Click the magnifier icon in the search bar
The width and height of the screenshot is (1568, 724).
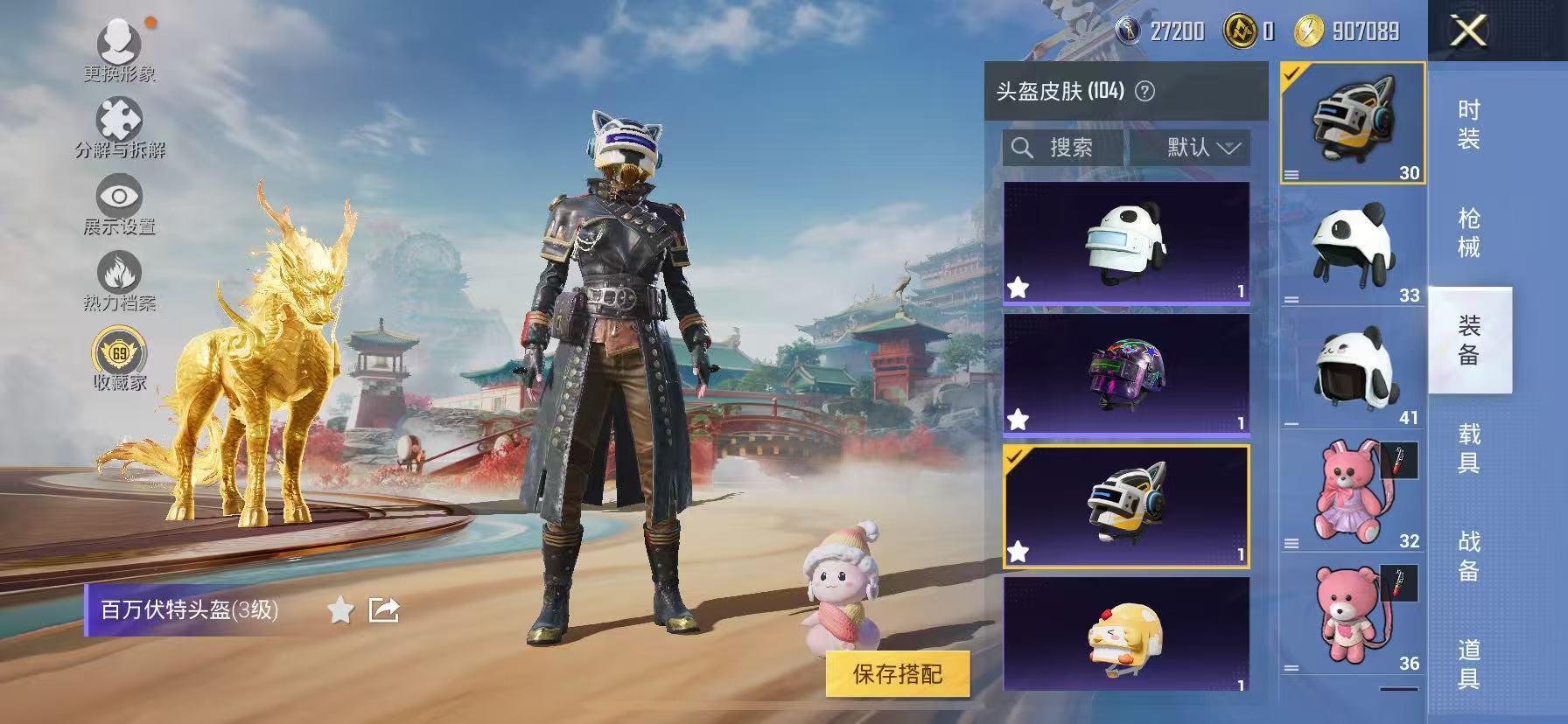tap(1022, 147)
